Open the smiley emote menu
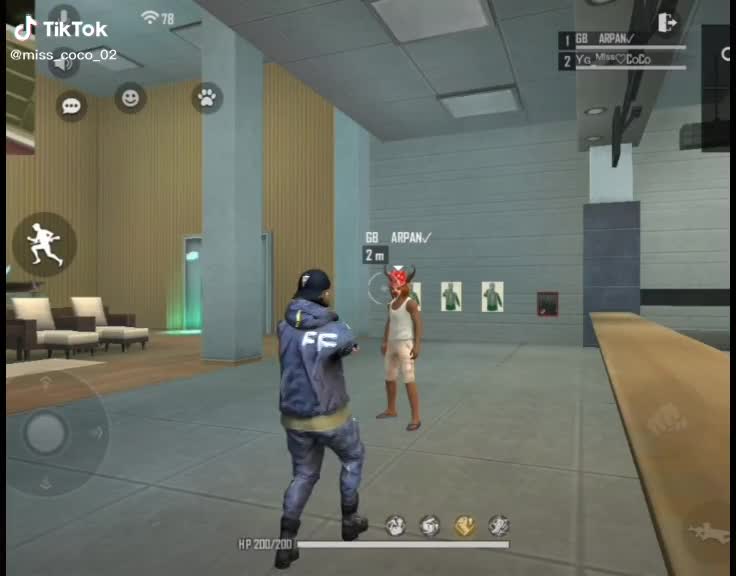736x576 pixels. 130,97
